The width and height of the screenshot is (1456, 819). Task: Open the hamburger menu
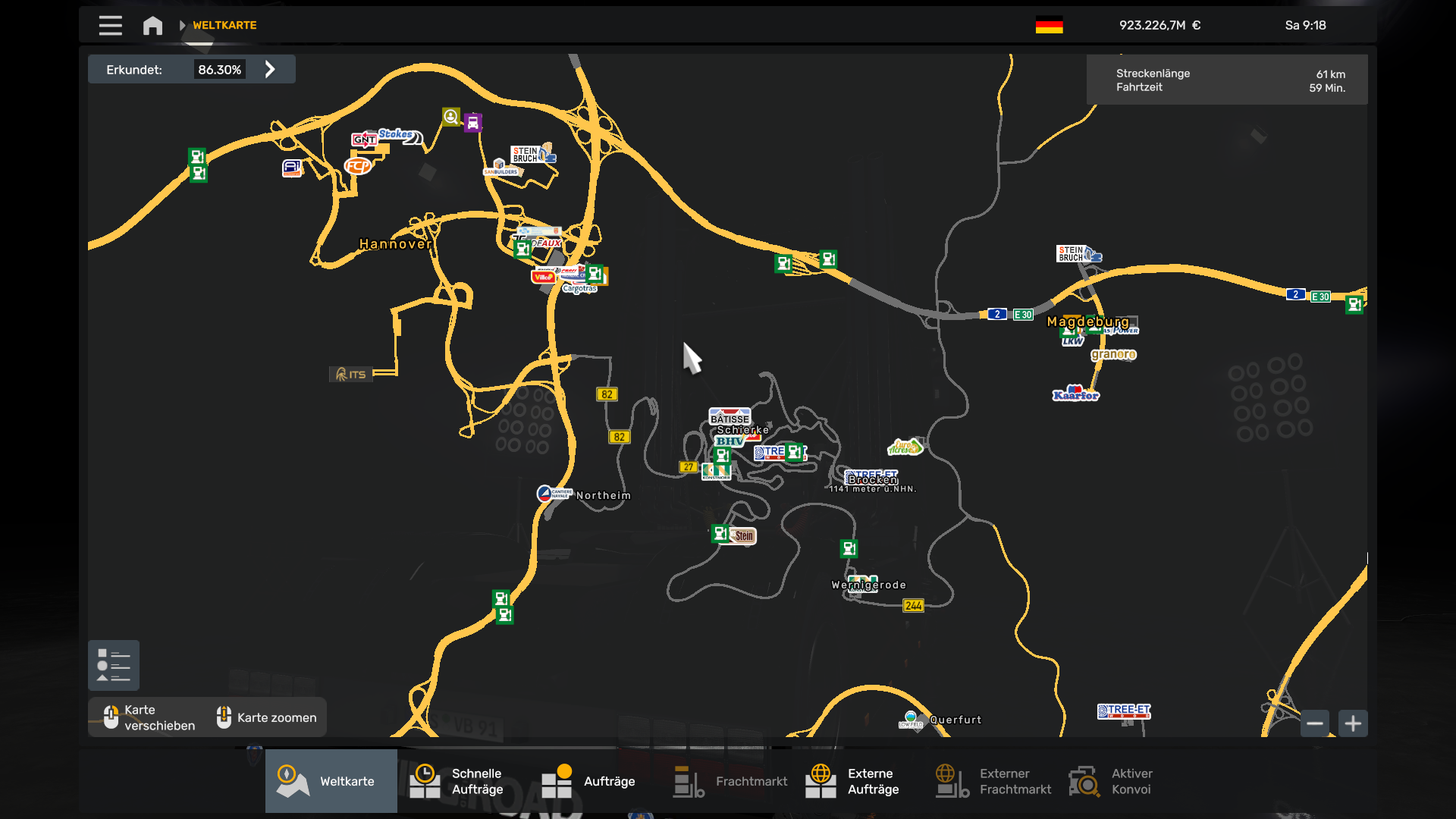pyautogui.click(x=110, y=25)
